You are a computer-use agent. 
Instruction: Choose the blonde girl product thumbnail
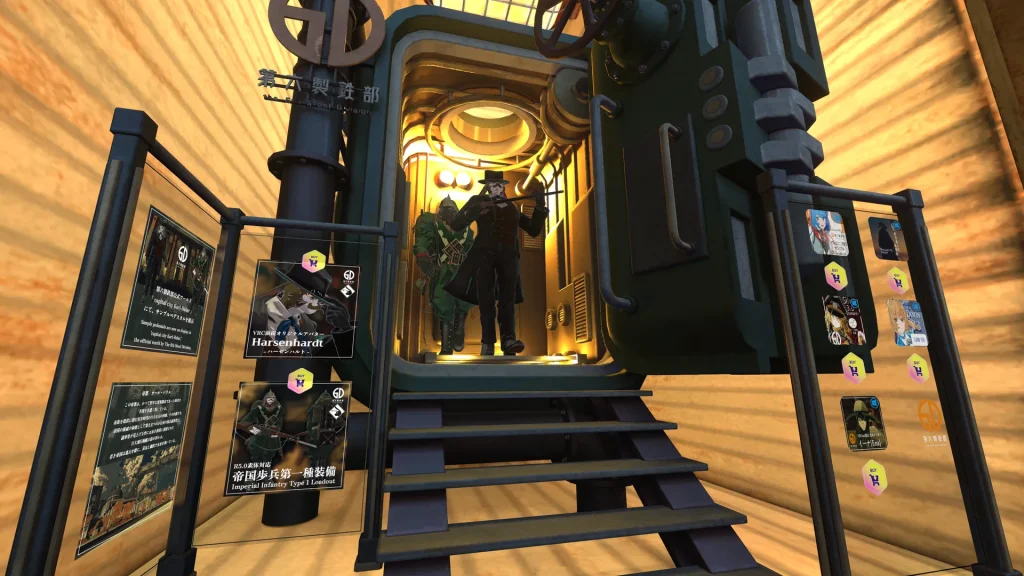click(905, 322)
